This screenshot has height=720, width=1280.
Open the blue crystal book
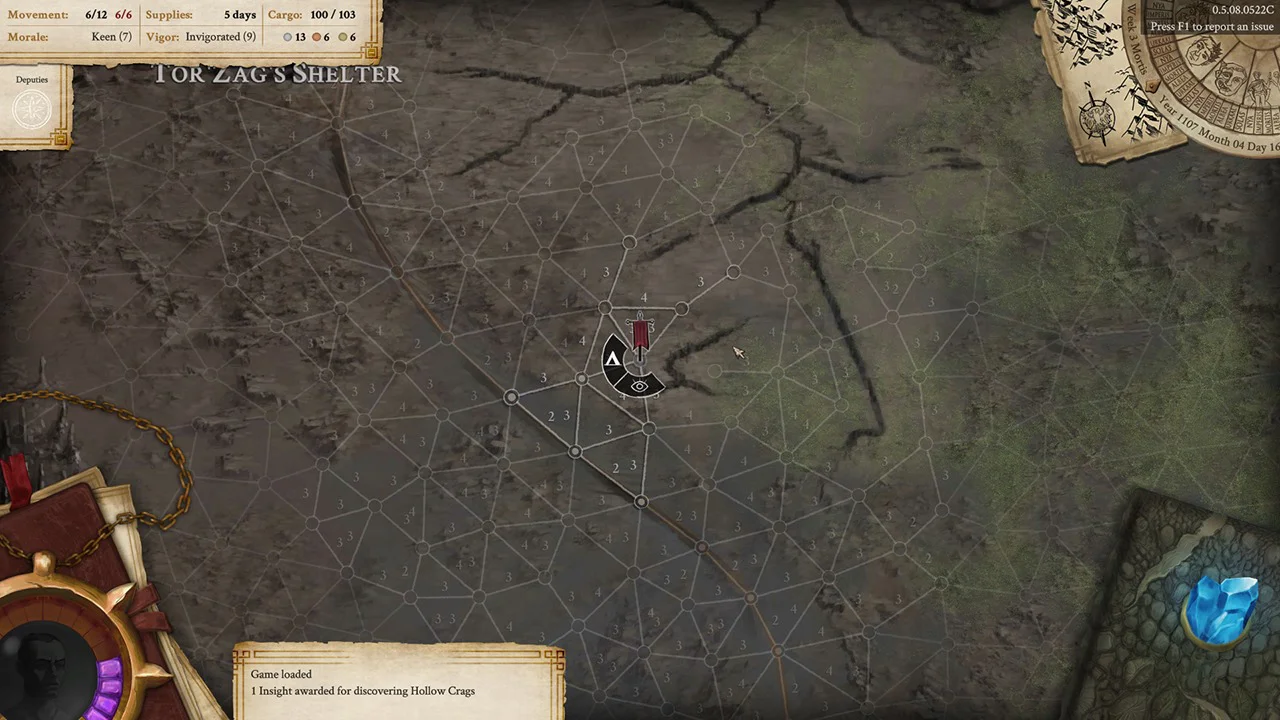point(1220,610)
